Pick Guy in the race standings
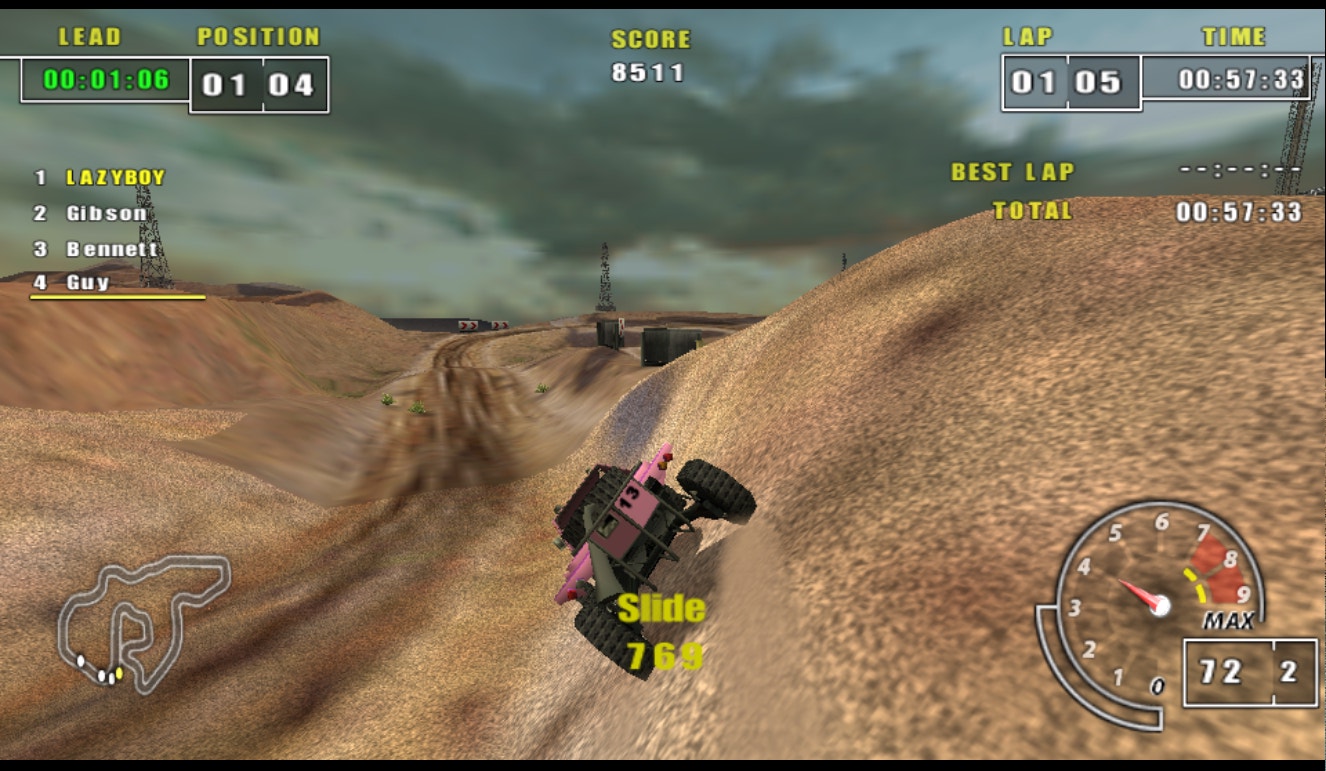This screenshot has width=1326, height=771. click(88, 283)
